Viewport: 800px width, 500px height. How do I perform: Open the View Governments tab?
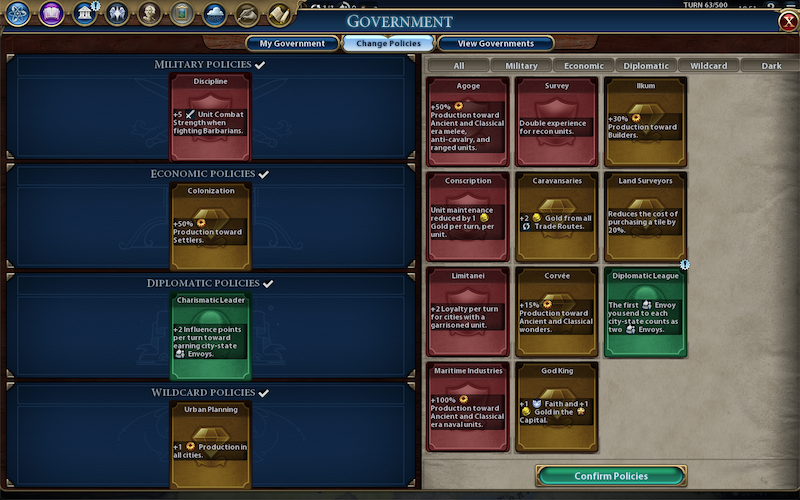pos(494,44)
